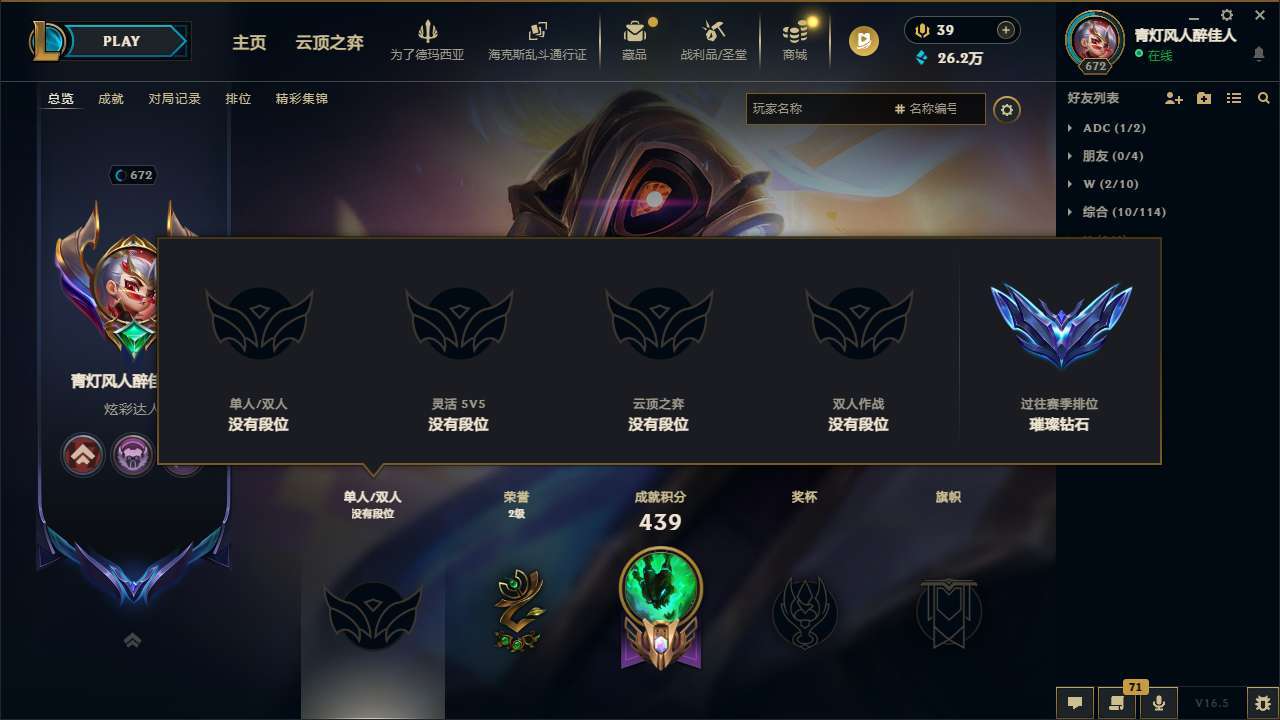Image resolution: width=1280 pixels, height=720 pixels.
Task: Open the 藏品 collection backpack icon
Action: pos(635,33)
